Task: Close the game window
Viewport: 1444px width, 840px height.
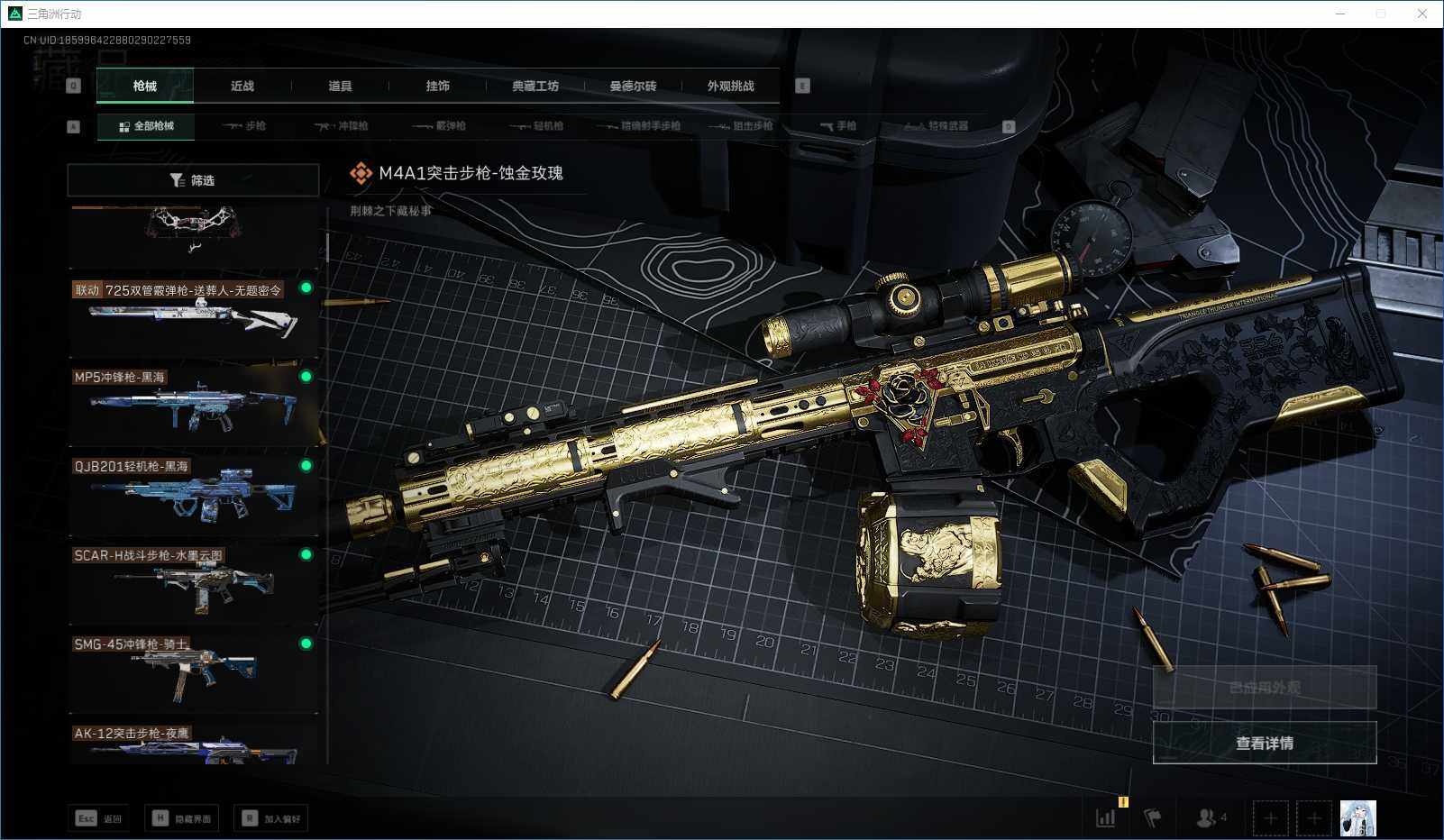Action: pos(1421,14)
